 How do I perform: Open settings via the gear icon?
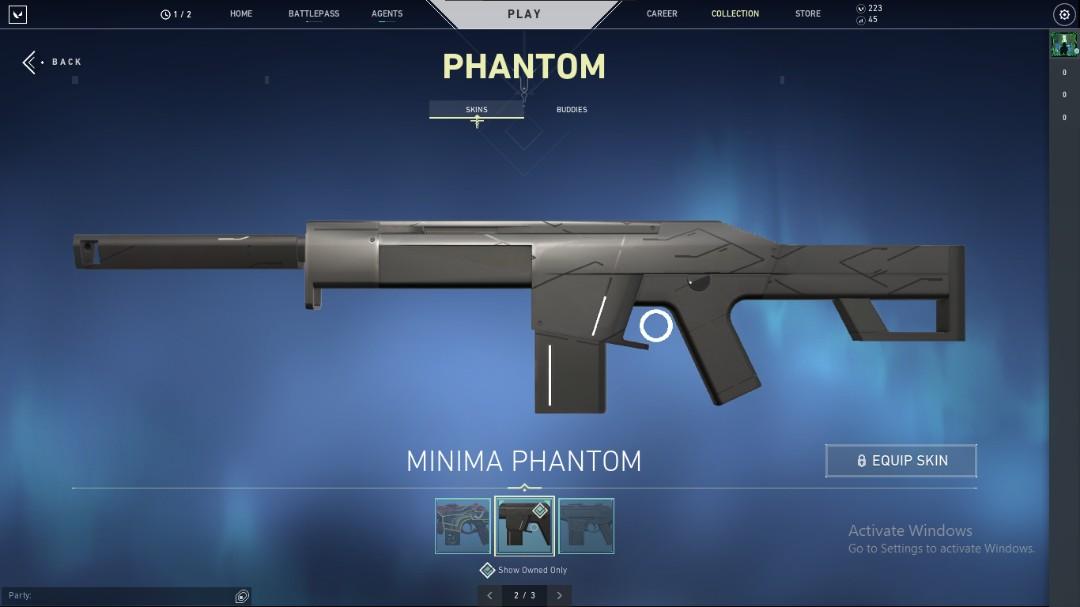point(1064,14)
